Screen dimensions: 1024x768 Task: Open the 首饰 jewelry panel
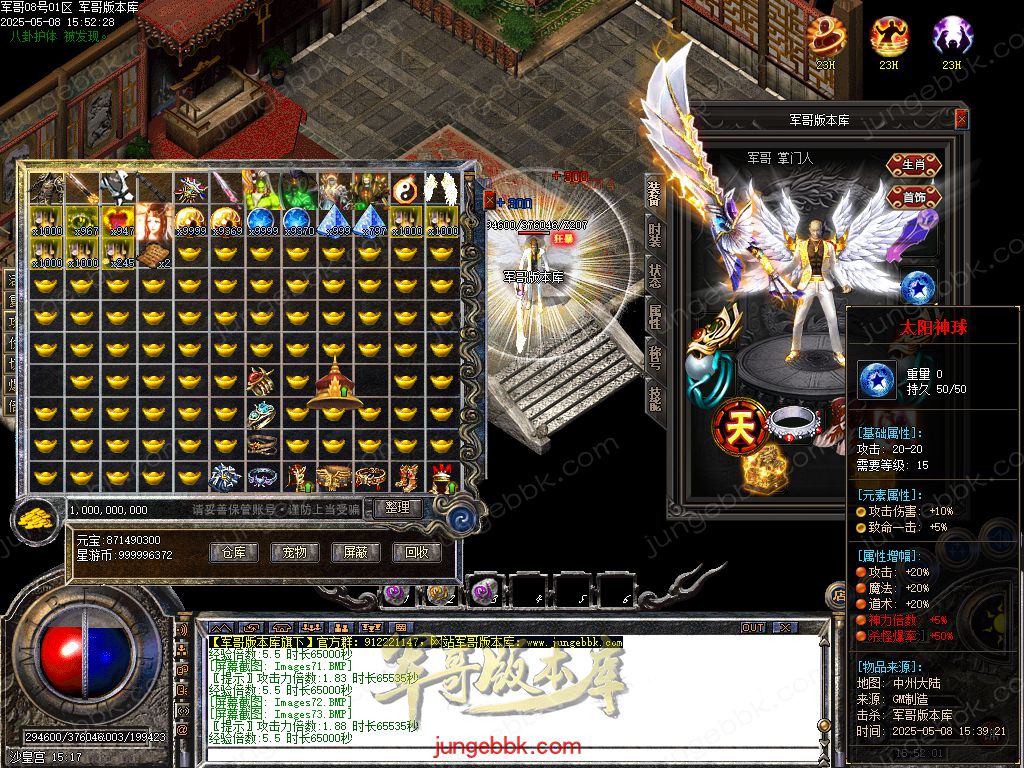point(913,197)
